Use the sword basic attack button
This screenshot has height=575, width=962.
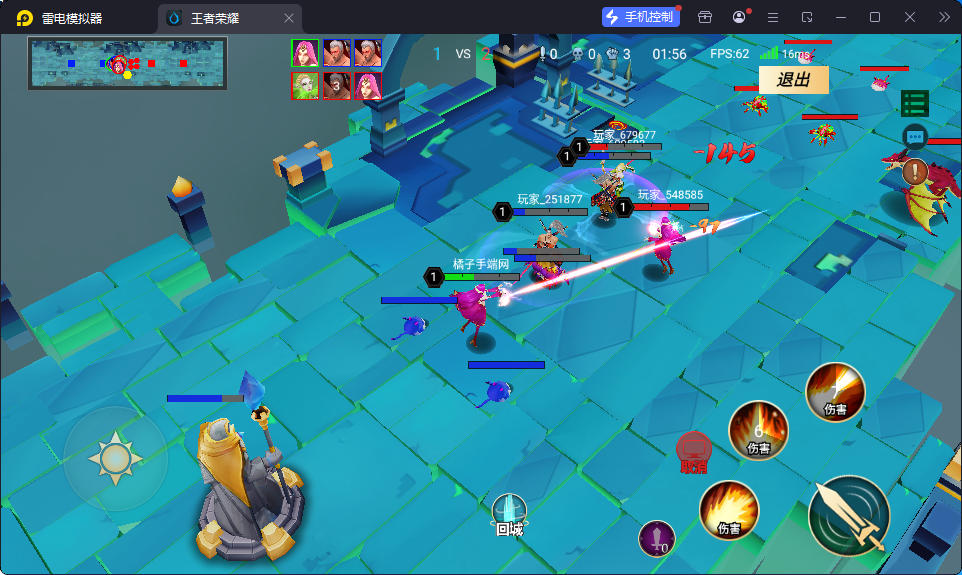[848, 515]
